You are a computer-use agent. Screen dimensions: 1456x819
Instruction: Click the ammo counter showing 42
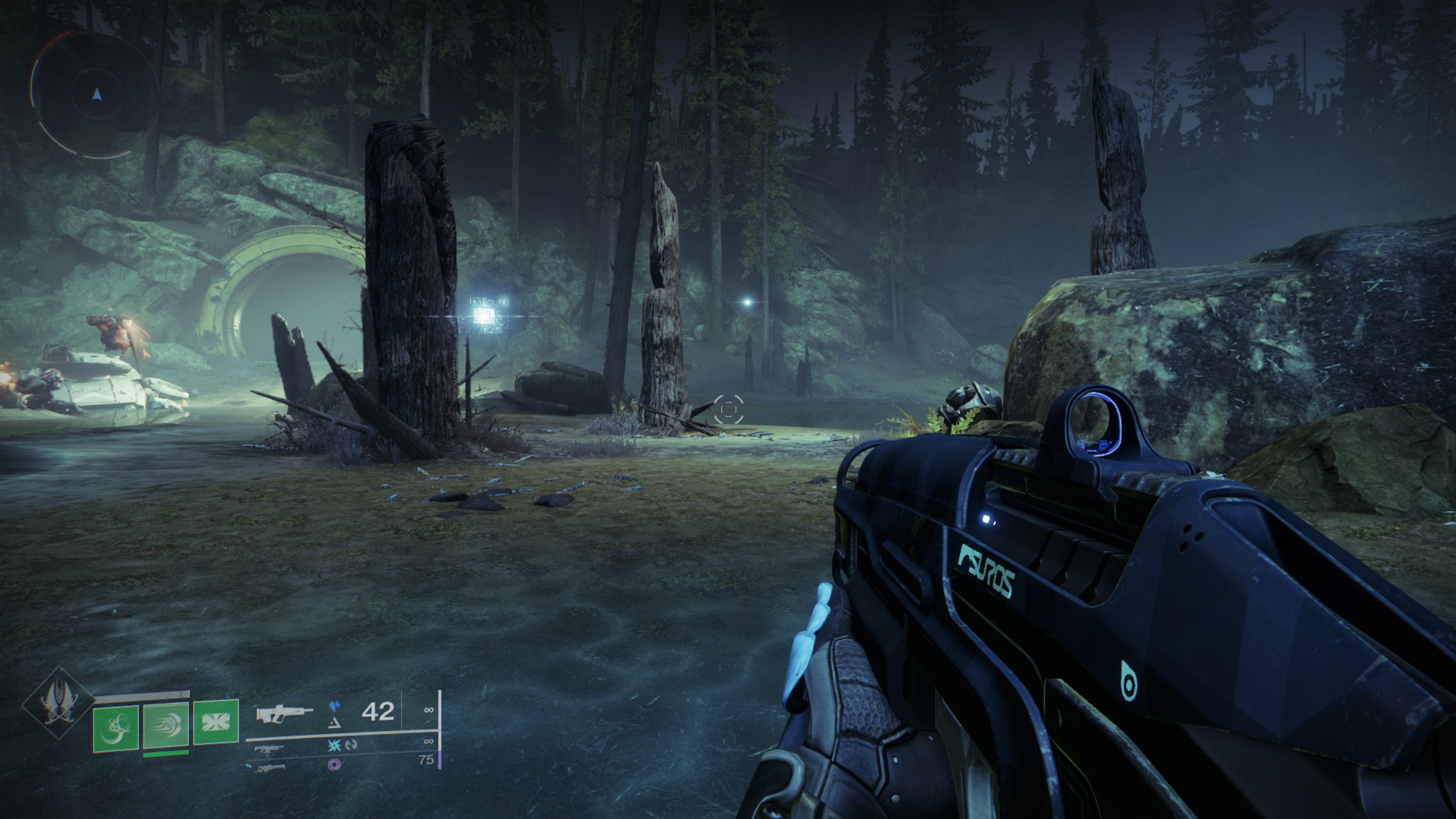tap(378, 712)
